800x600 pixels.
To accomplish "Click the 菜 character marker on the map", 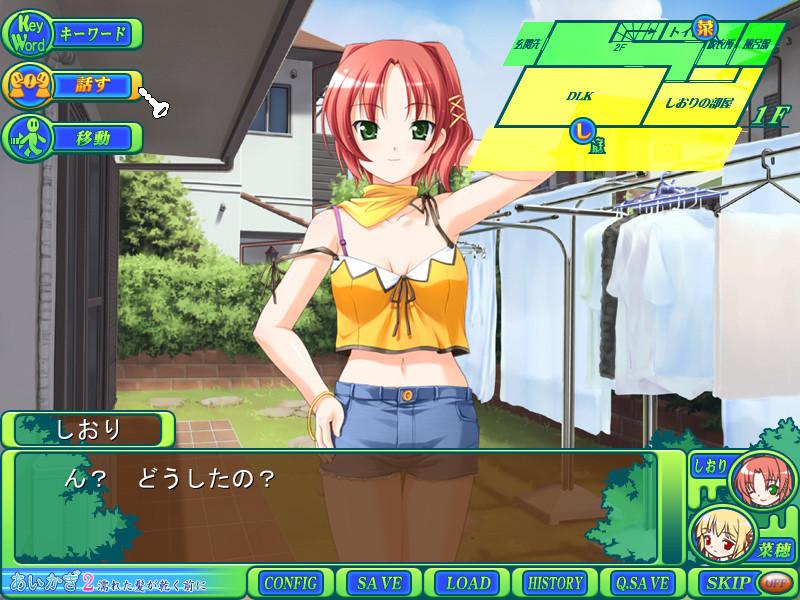I will pyautogui.click(x=707, y=27).
